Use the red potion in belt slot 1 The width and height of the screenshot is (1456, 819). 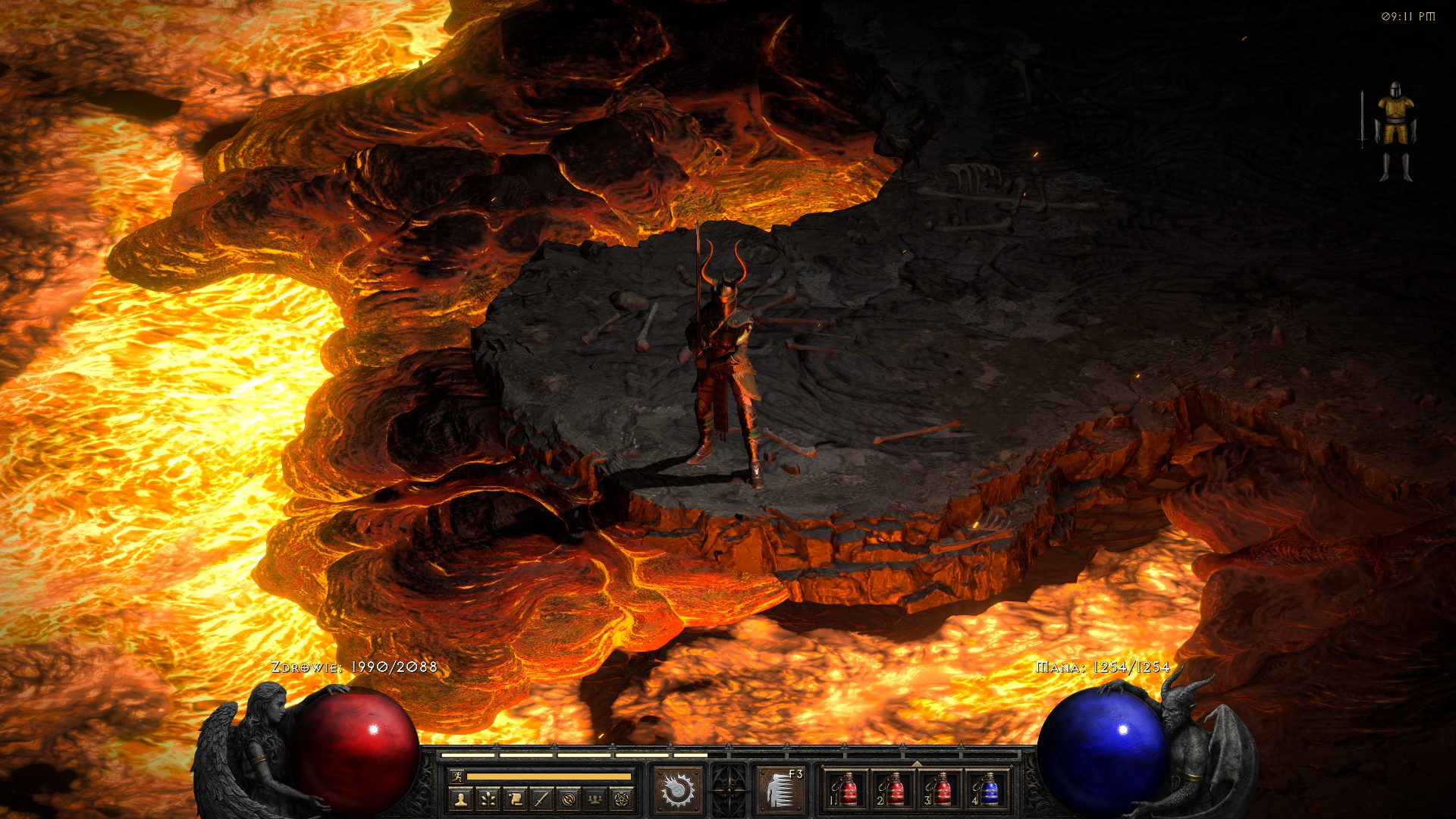(x=846, y=790)
